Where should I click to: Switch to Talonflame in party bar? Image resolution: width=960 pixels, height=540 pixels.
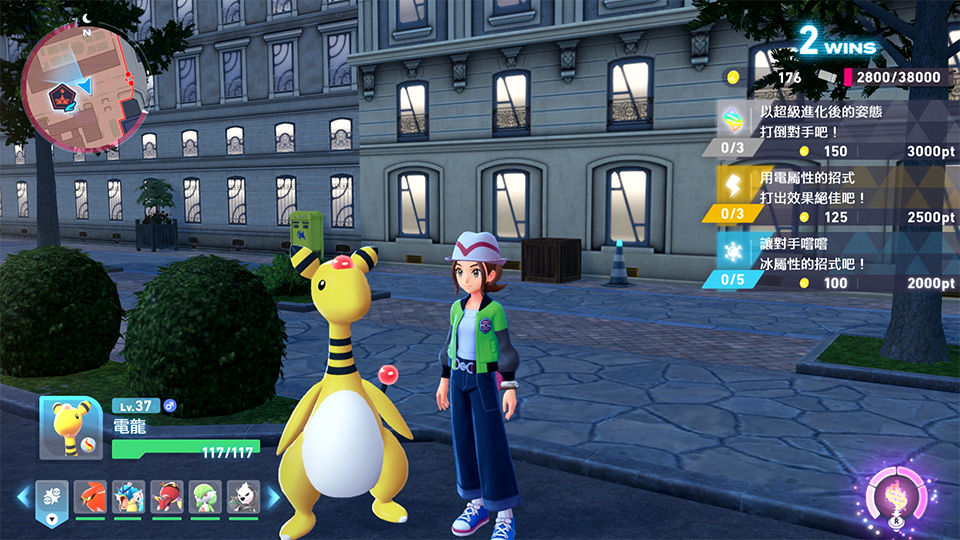[x=89, y=496]
